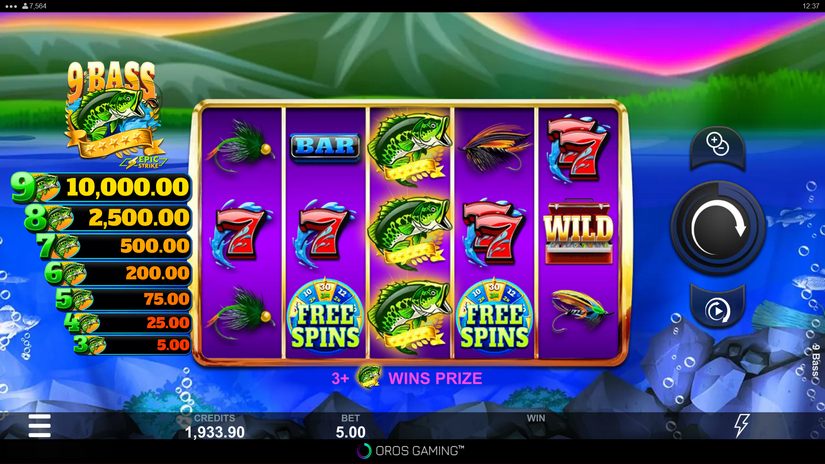
Task: Open the hamburger menu
Action: click(39, 426)
